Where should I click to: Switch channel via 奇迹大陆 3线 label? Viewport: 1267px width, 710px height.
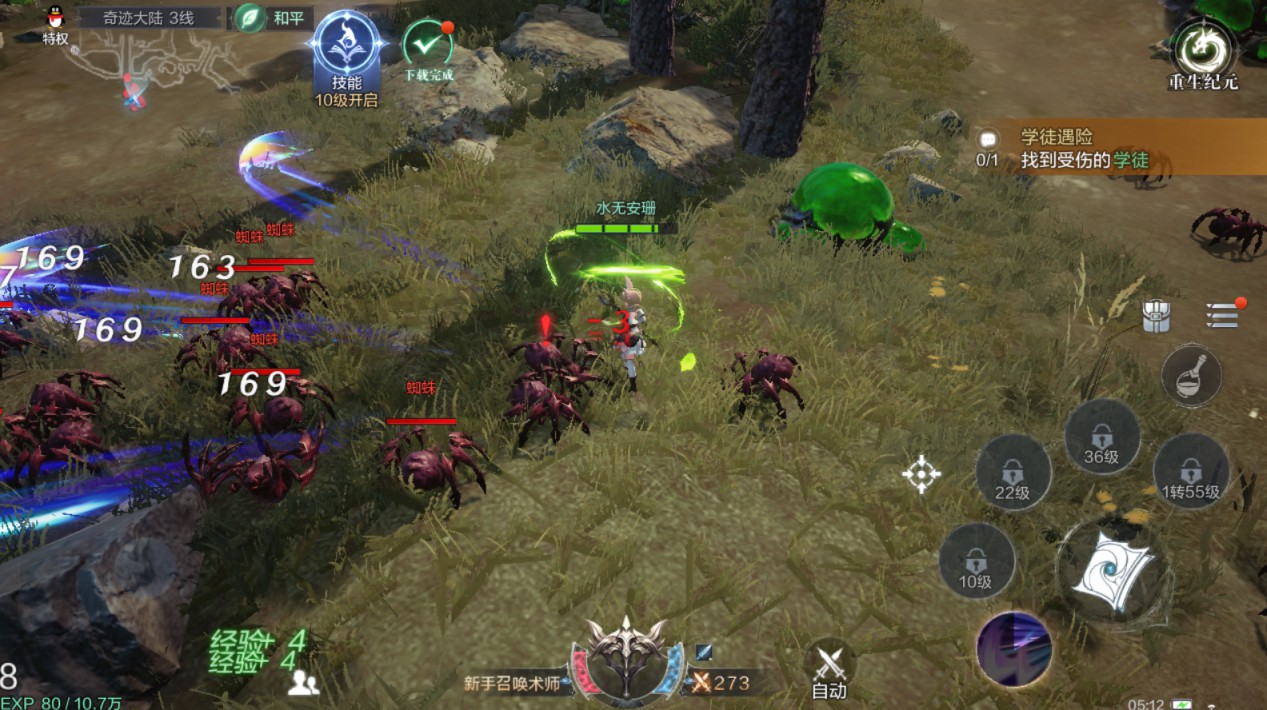coord(149,18)
